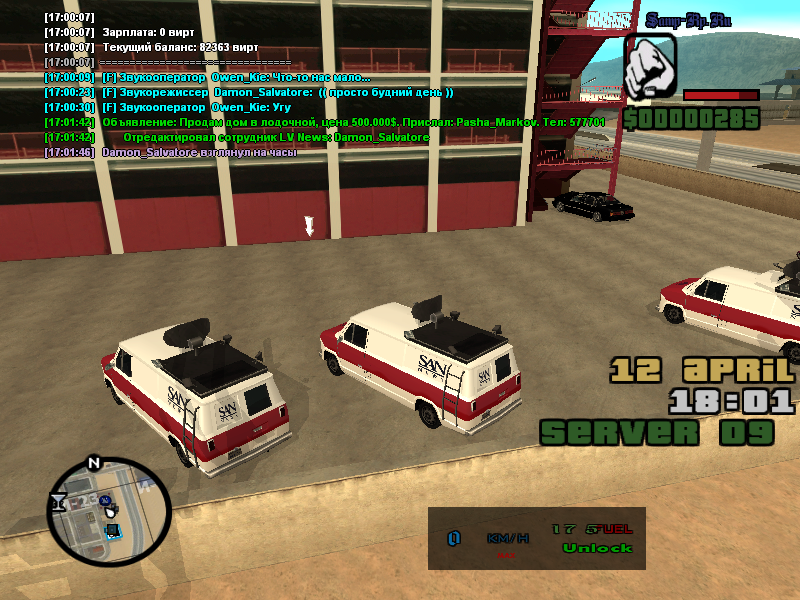Select the cocktail glass bar marker on minimap
The height and width of the screenshot is (600, 800).
tap(59, 501)
